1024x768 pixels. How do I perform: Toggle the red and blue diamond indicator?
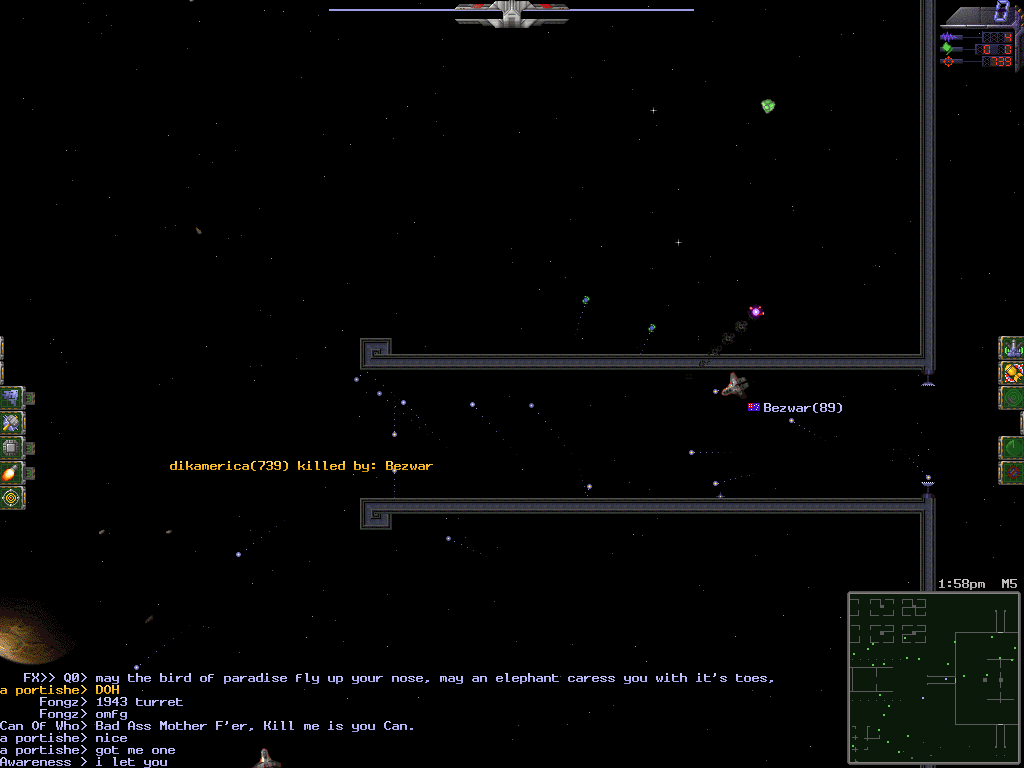pyautogui.click(x=1012, y=472)
